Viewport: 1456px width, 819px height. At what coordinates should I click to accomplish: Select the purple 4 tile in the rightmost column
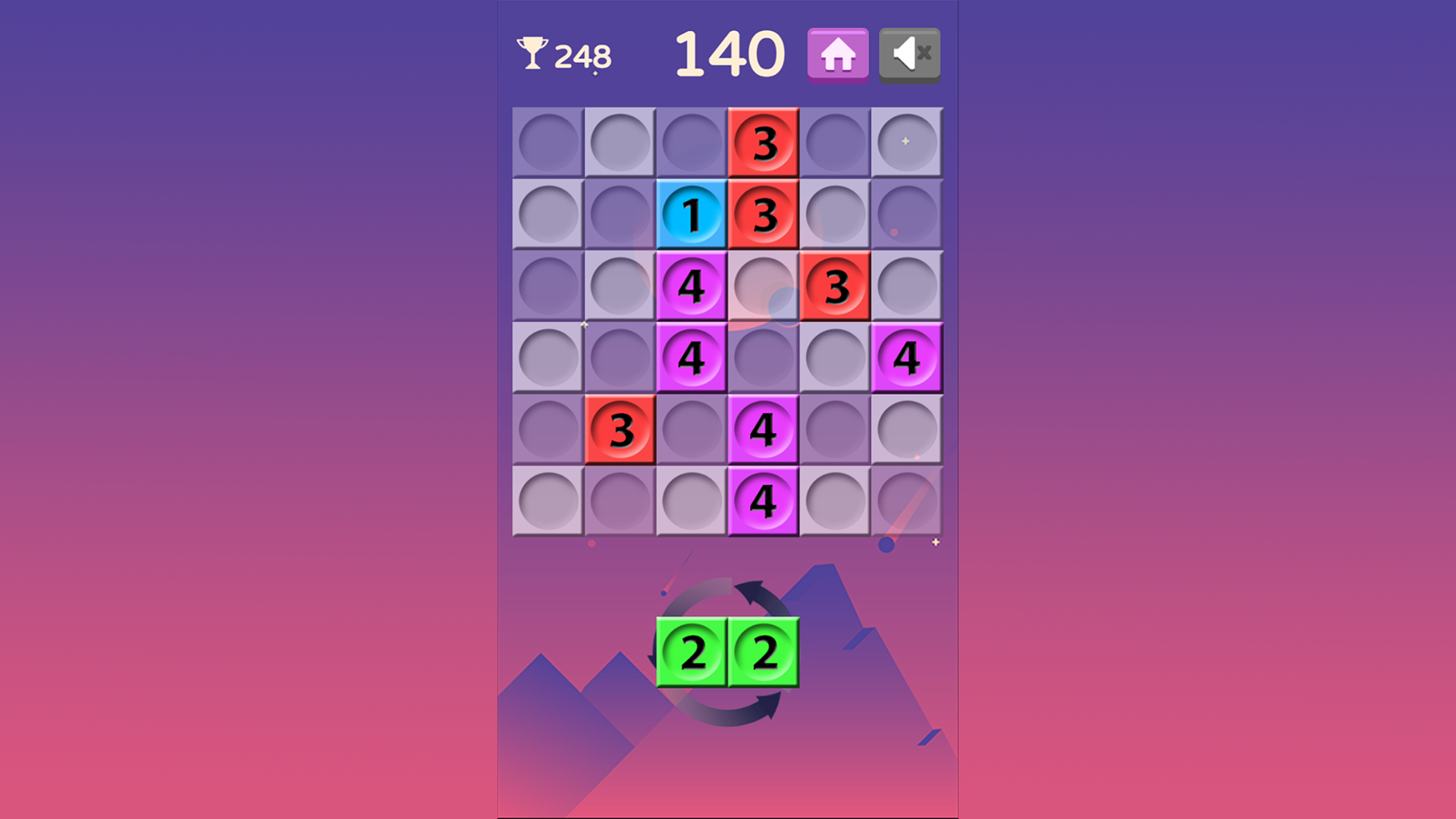(x=908, y=359)
